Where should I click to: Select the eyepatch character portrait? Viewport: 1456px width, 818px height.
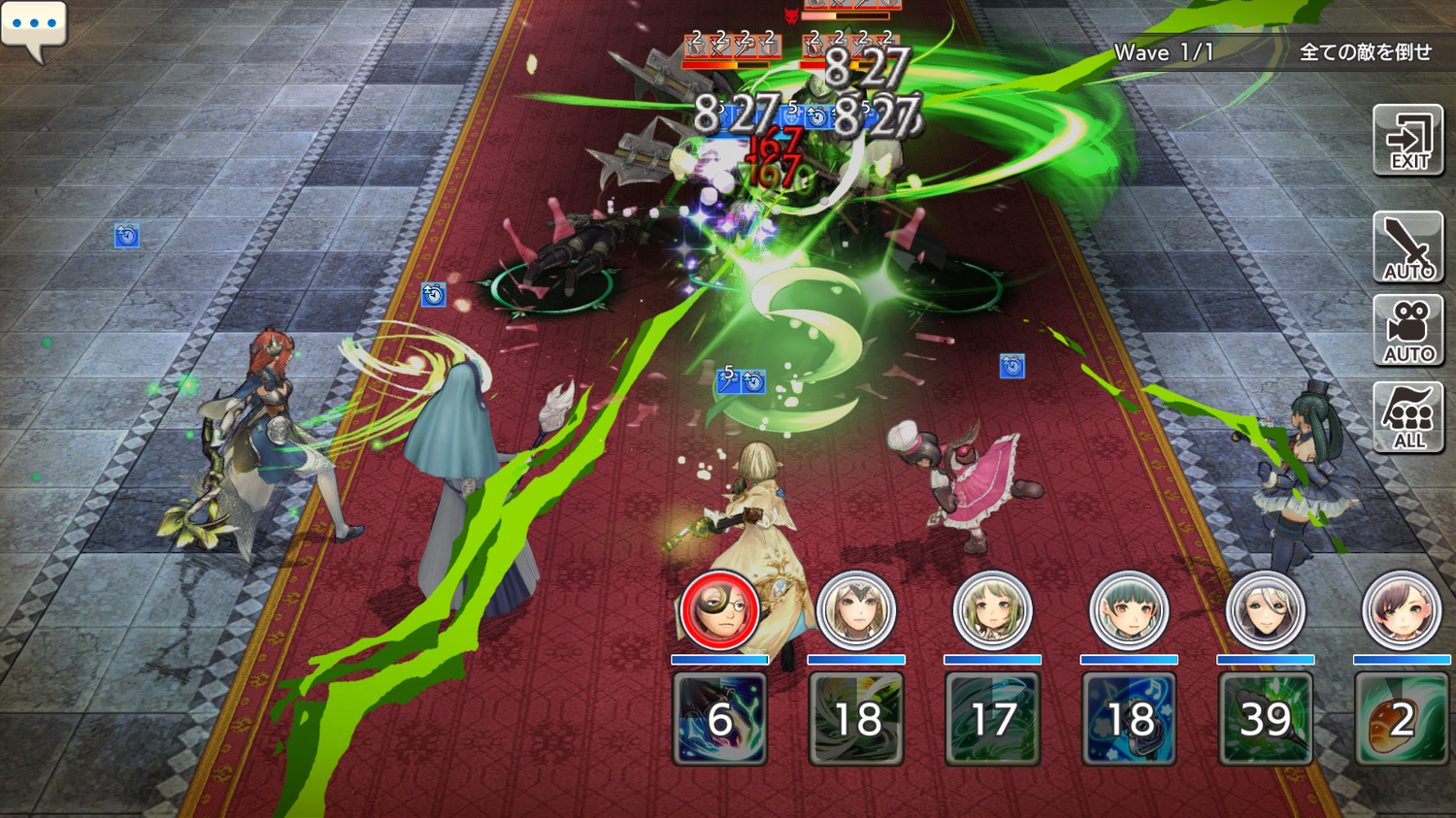pos(719,610)
